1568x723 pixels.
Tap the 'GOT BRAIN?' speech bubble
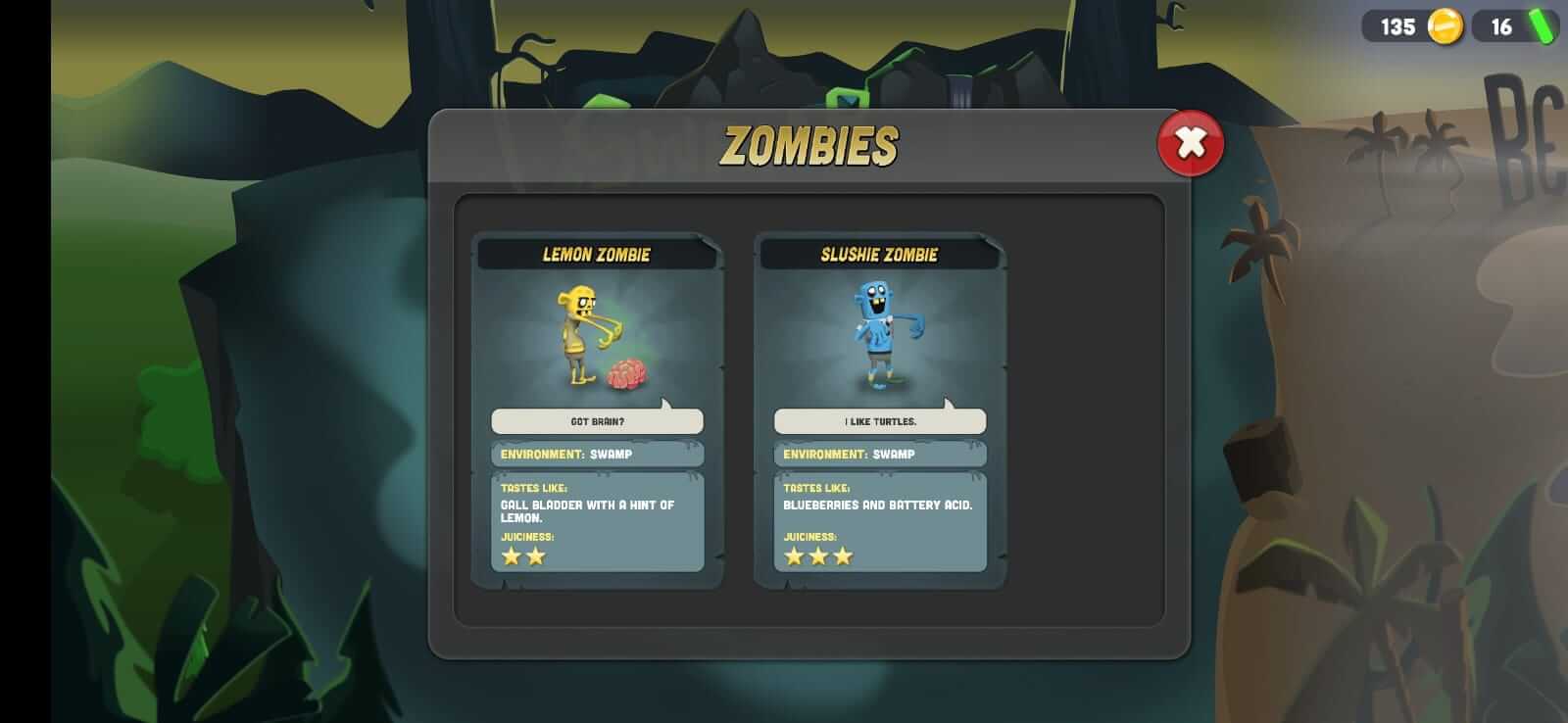click(x=598, y=420)
